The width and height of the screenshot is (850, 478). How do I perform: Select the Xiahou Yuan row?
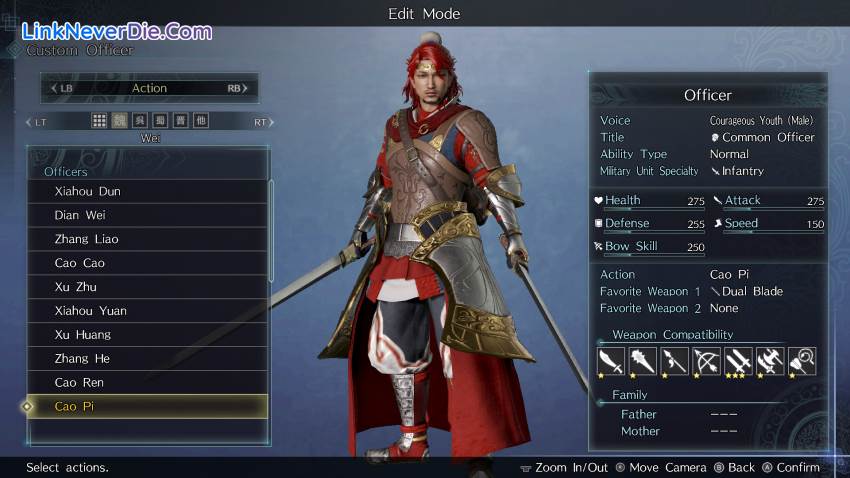147,311
